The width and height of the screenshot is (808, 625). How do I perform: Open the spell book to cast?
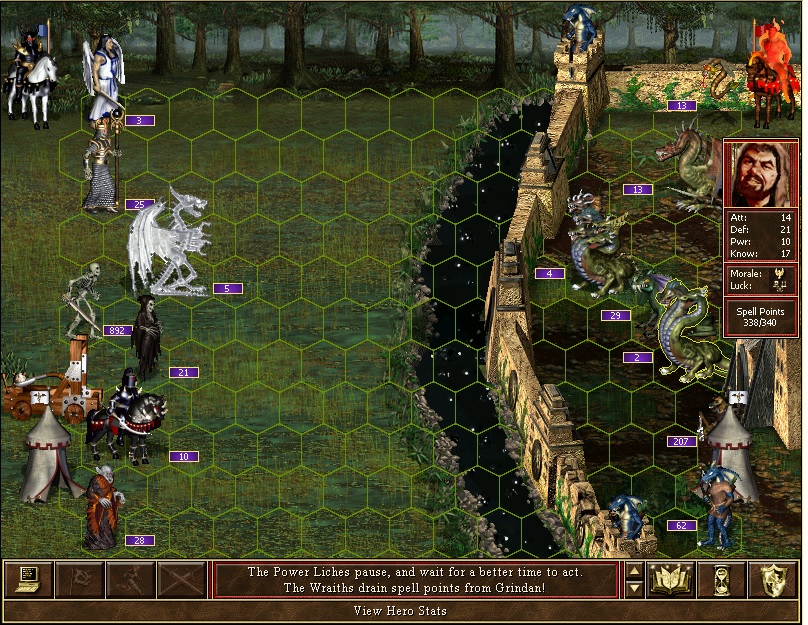click(x=672, y=580)
